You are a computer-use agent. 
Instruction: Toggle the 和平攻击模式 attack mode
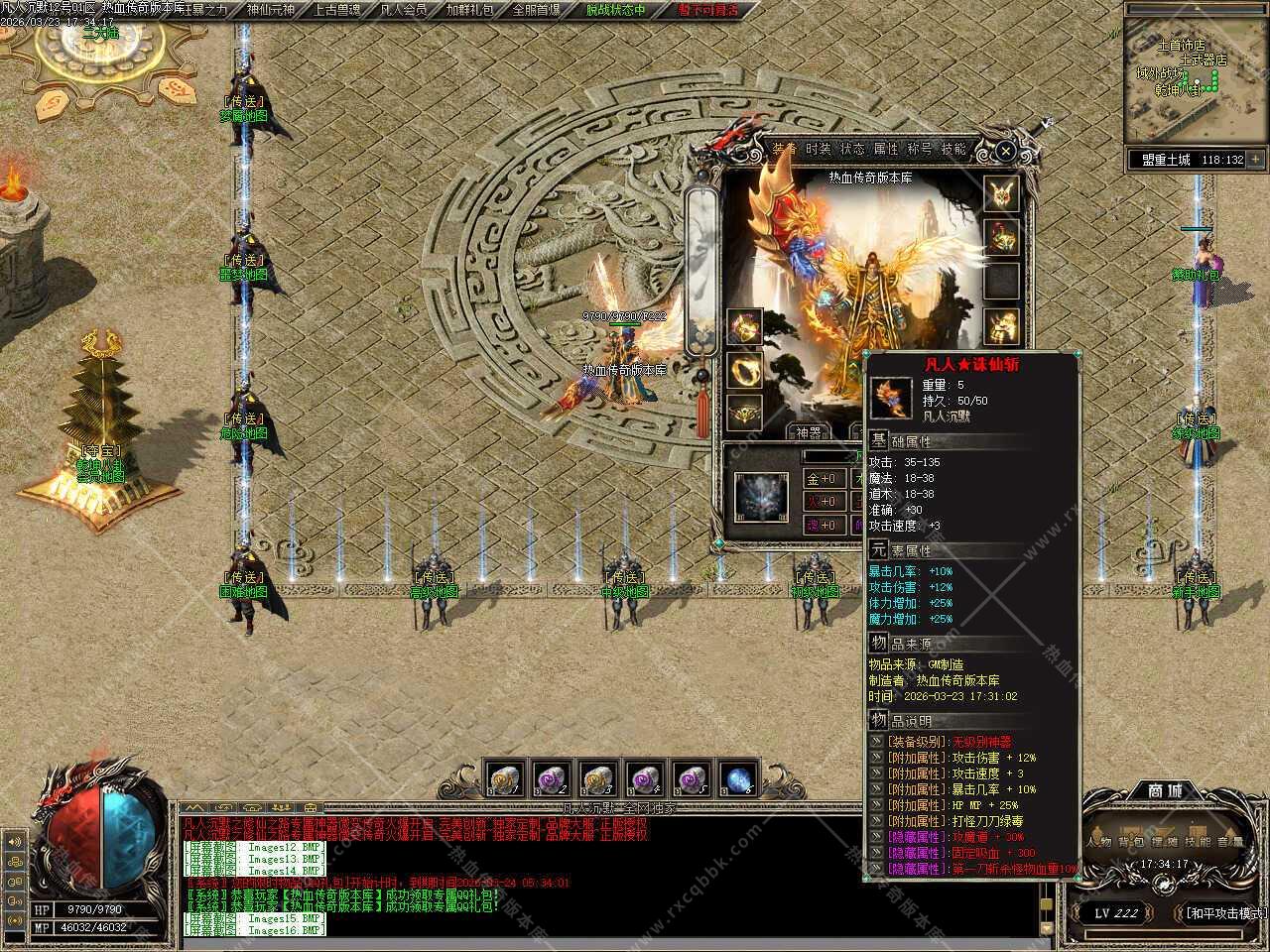click(x=1224, y=913)
